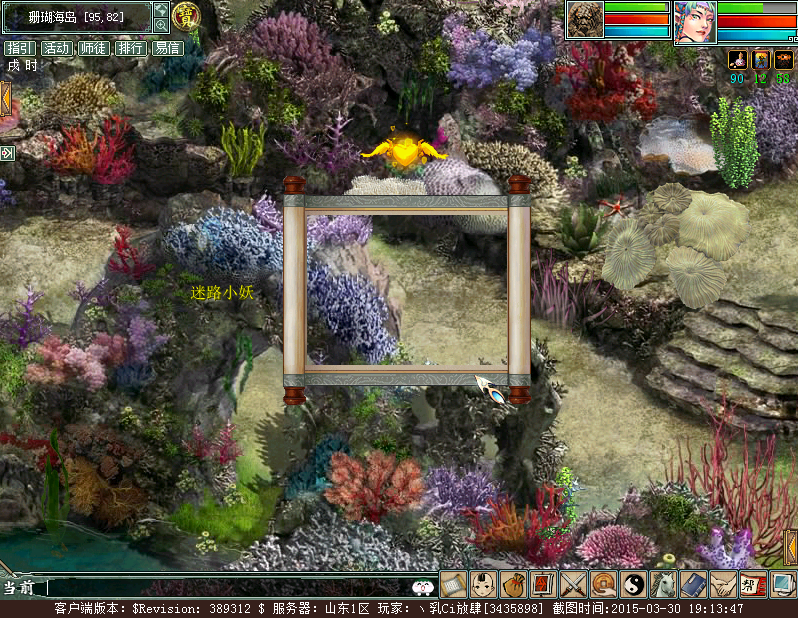The width and height of the screenshot is (798, 618).
Task: Click the yin-yang toolbar icon
Action: (633, 584)
